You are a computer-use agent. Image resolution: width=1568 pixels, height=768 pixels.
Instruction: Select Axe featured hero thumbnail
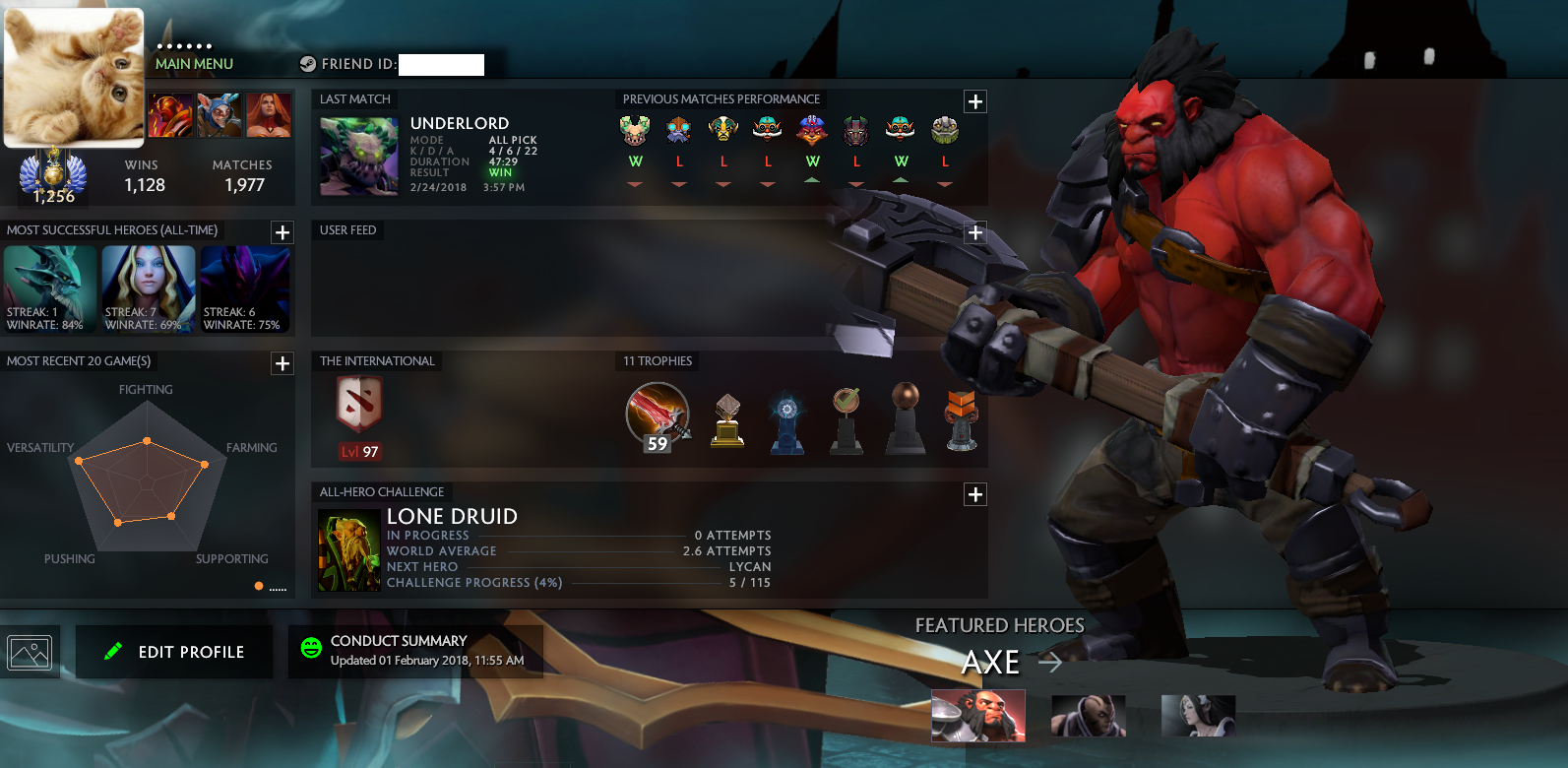tap(977, 715)
